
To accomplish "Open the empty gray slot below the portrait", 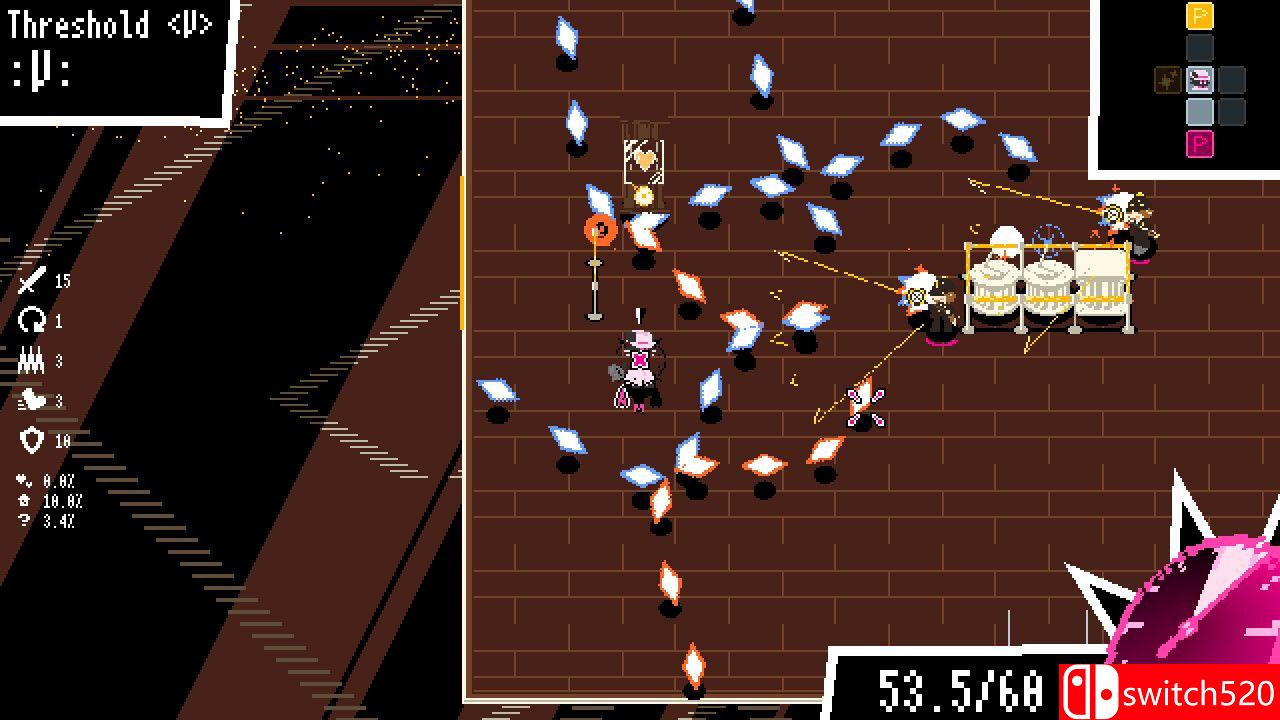I will pos(1199,110).
